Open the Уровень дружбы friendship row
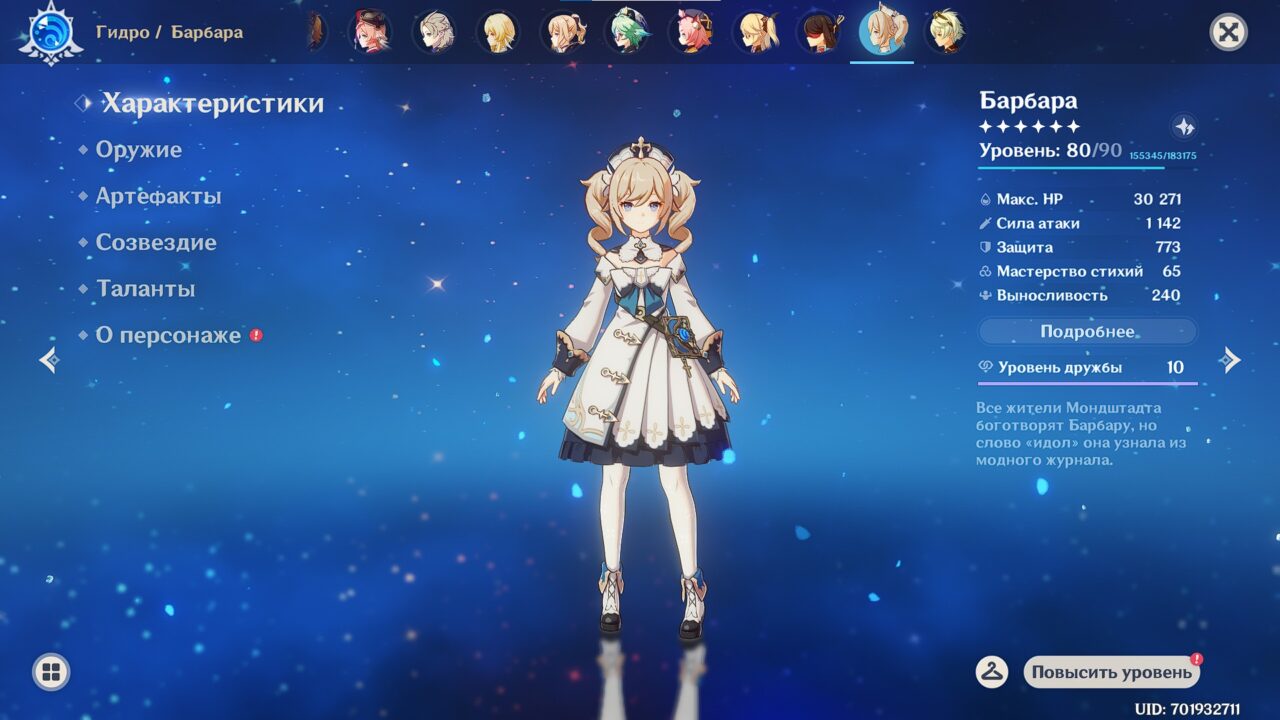The height and width of the screenshot is (720, 1280). [x=1087, y=368]
